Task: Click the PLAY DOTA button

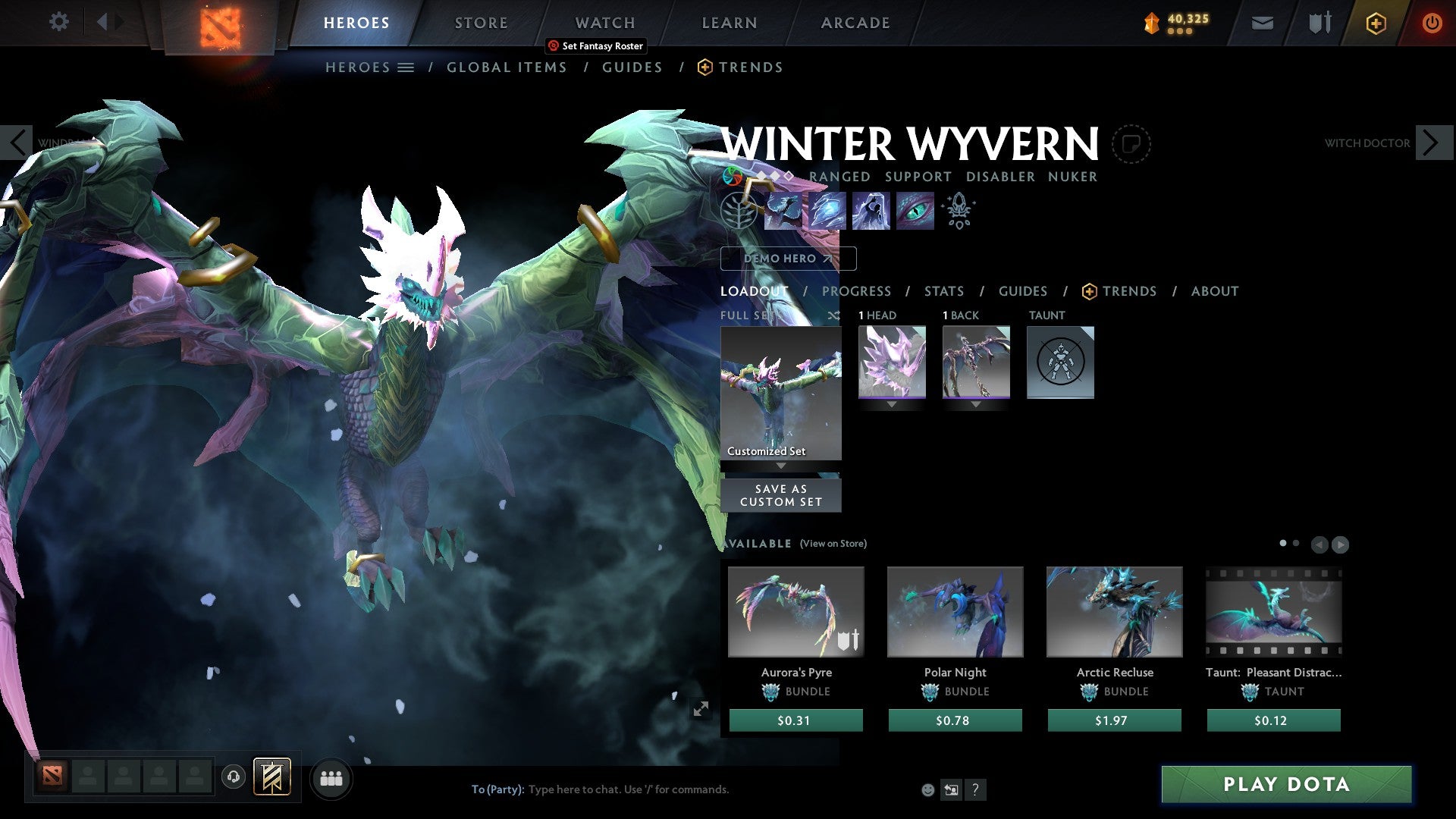Action: pyautogui.click(x=1285, y=785)
